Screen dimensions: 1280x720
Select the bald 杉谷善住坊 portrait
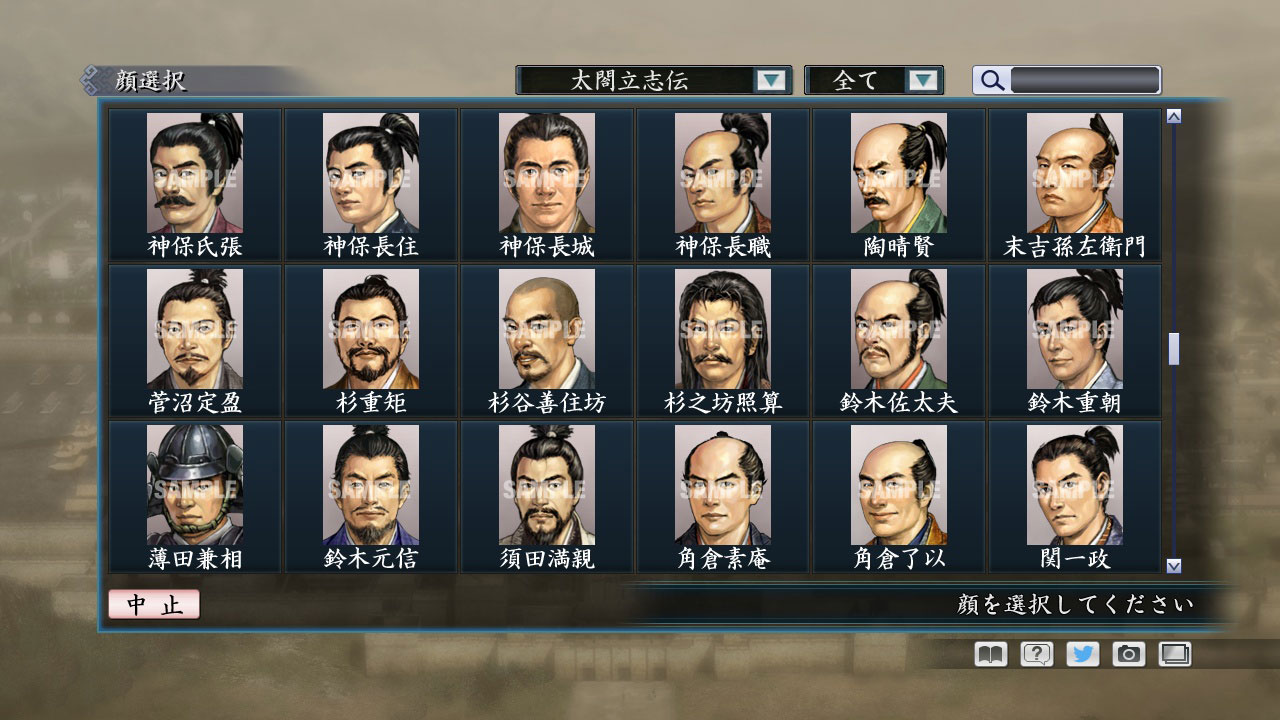point(547,330)
